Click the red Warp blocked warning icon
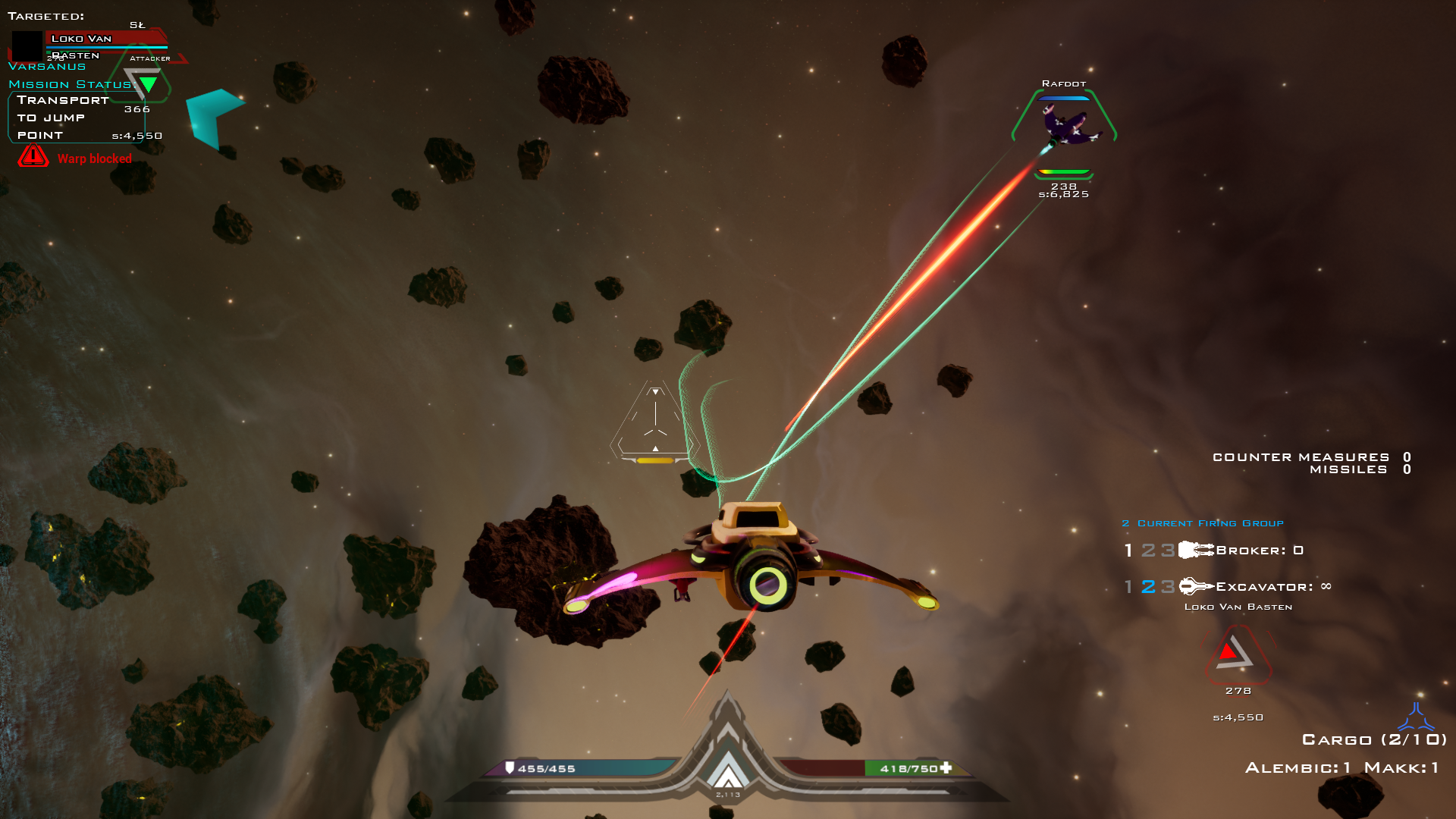This screenshot has height=819, width=1456. coord(33,158)
